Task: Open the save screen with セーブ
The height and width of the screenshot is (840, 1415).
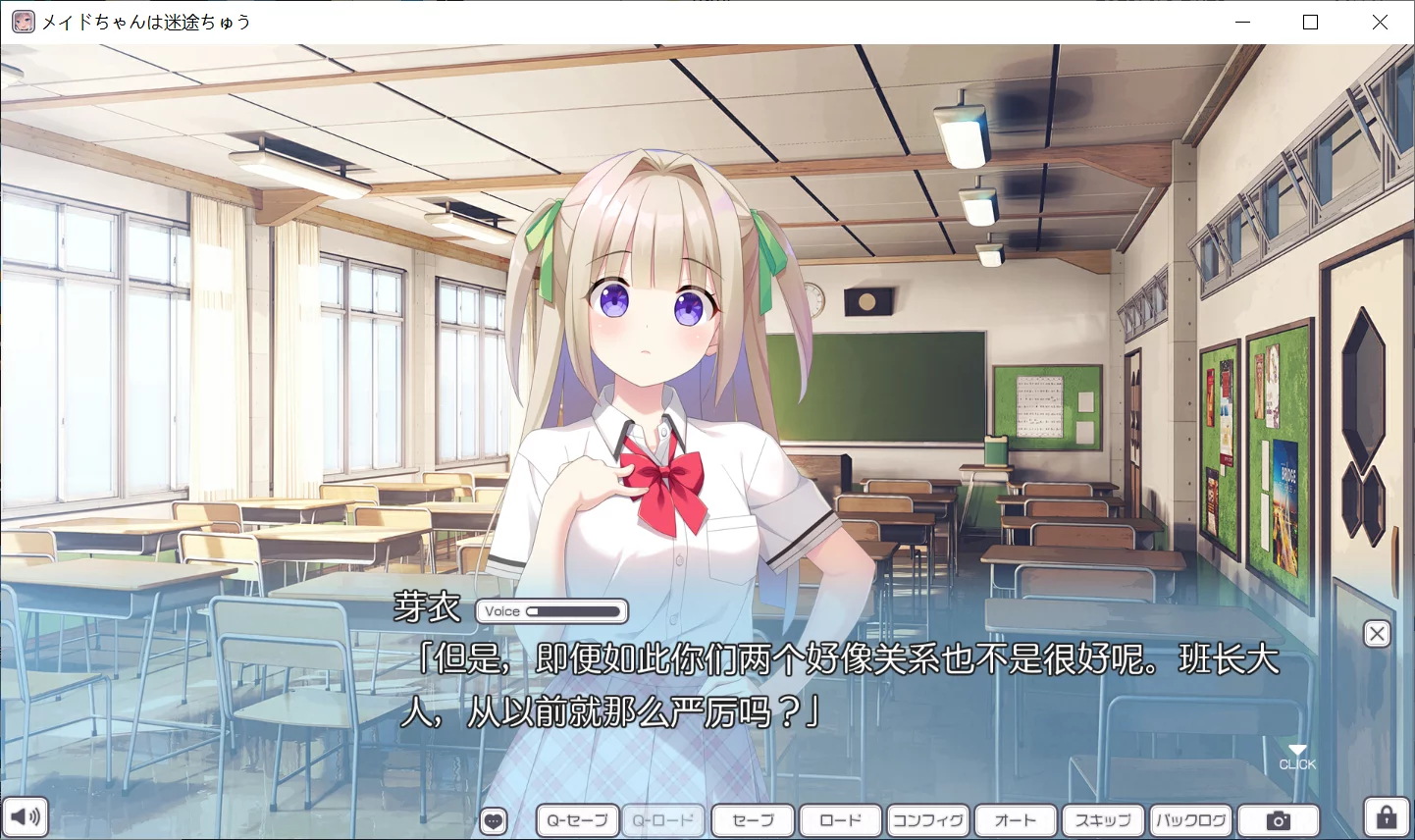Action: click(752, 819)
